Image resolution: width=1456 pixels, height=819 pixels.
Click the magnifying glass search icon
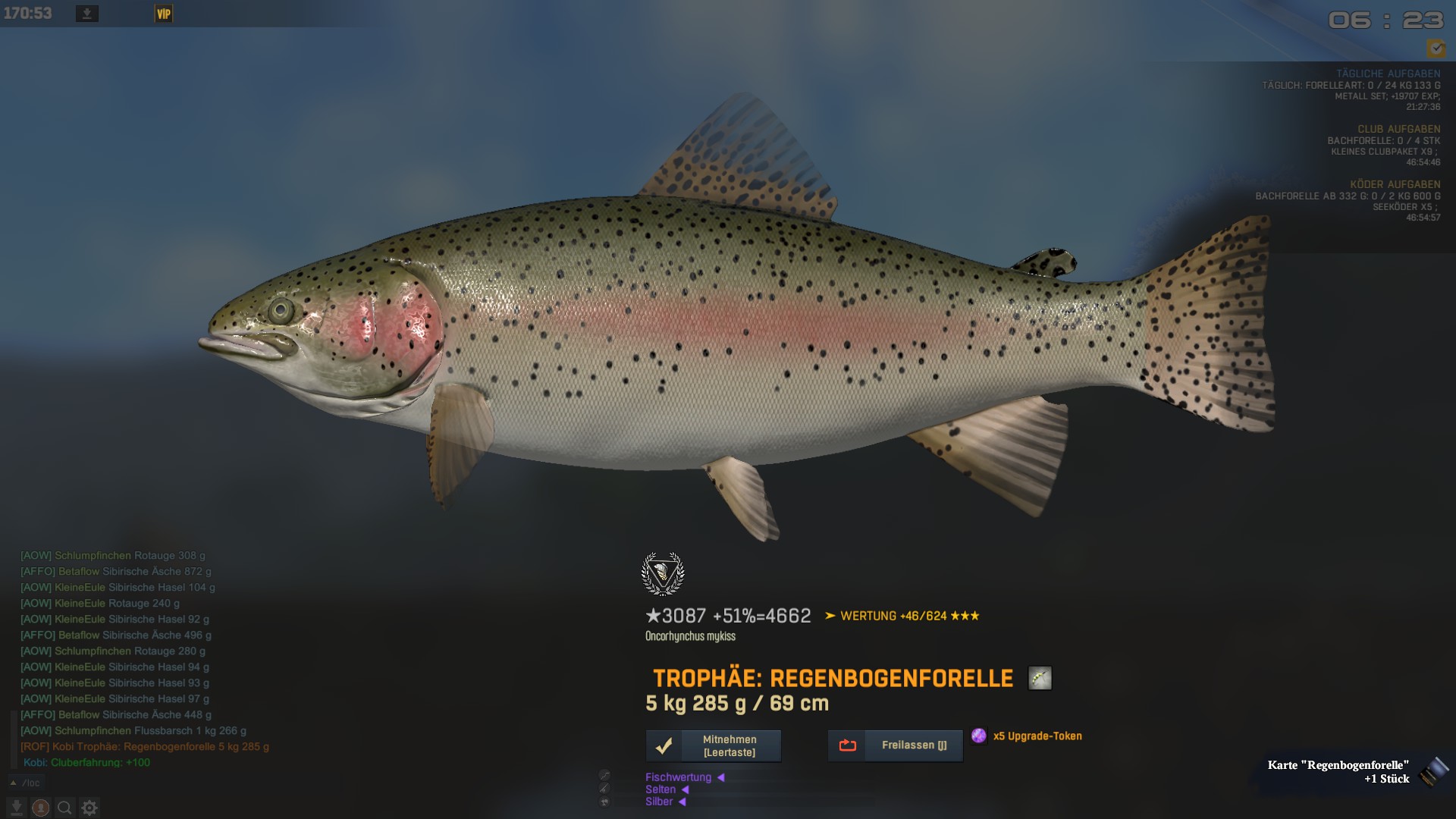click(x=64, y=808)
